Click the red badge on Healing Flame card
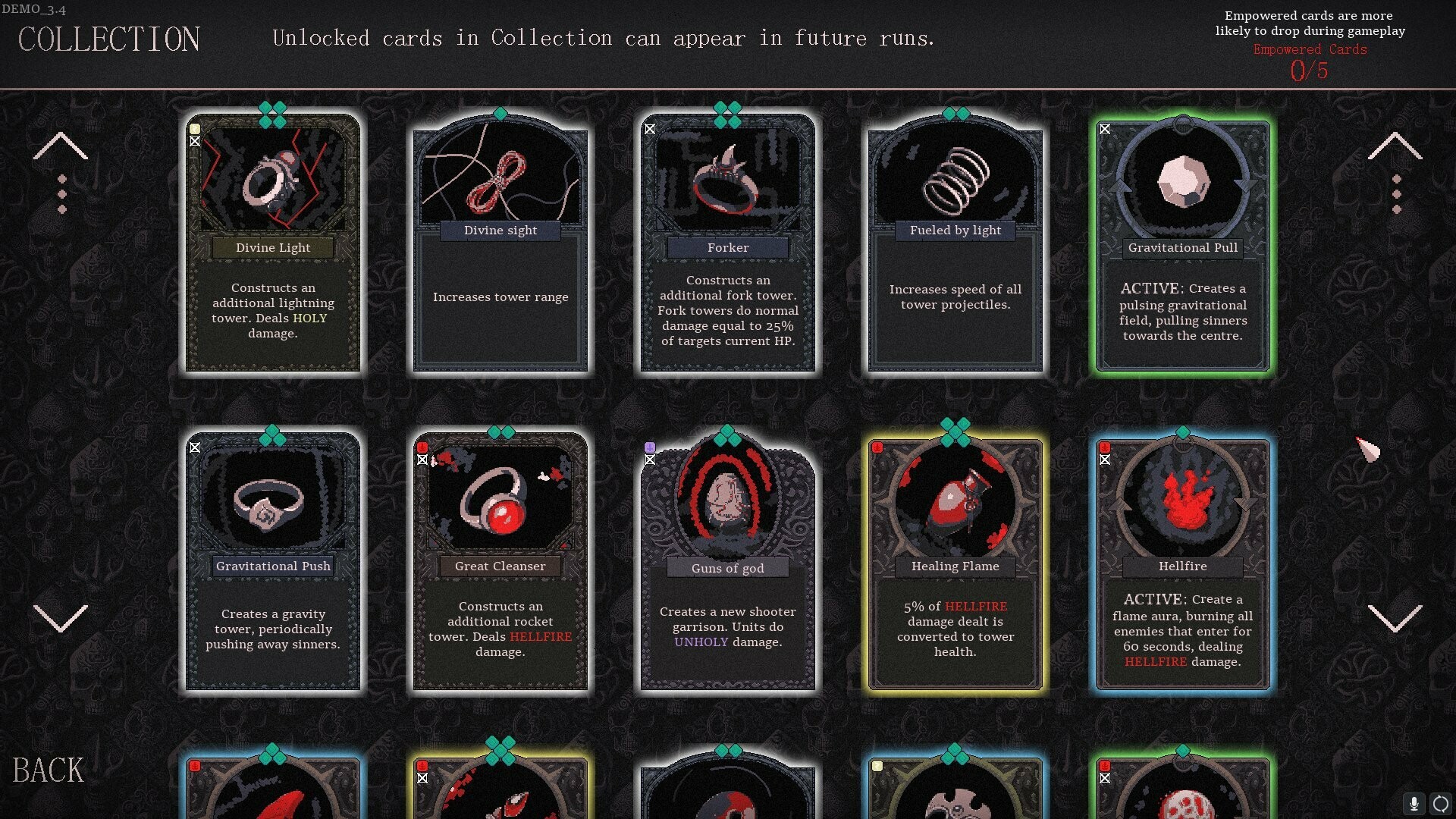Viewport: 1456px width, 819px height. [x=877, y=447]
